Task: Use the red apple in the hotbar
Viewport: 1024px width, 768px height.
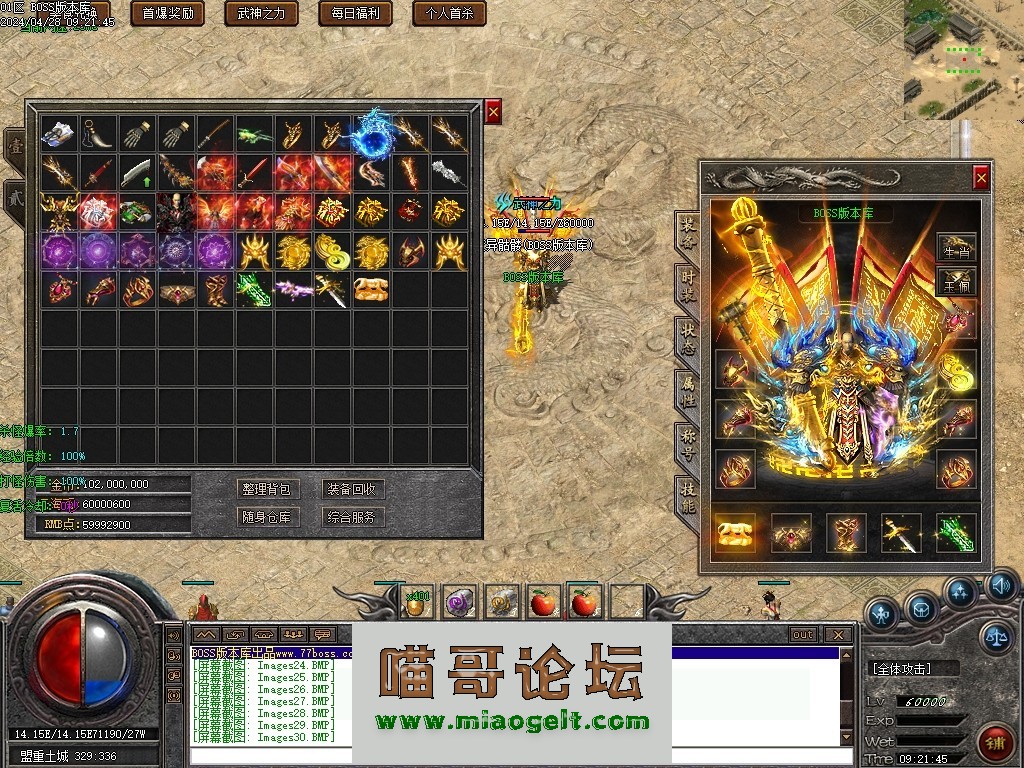Action: click(x=544, y=602)
